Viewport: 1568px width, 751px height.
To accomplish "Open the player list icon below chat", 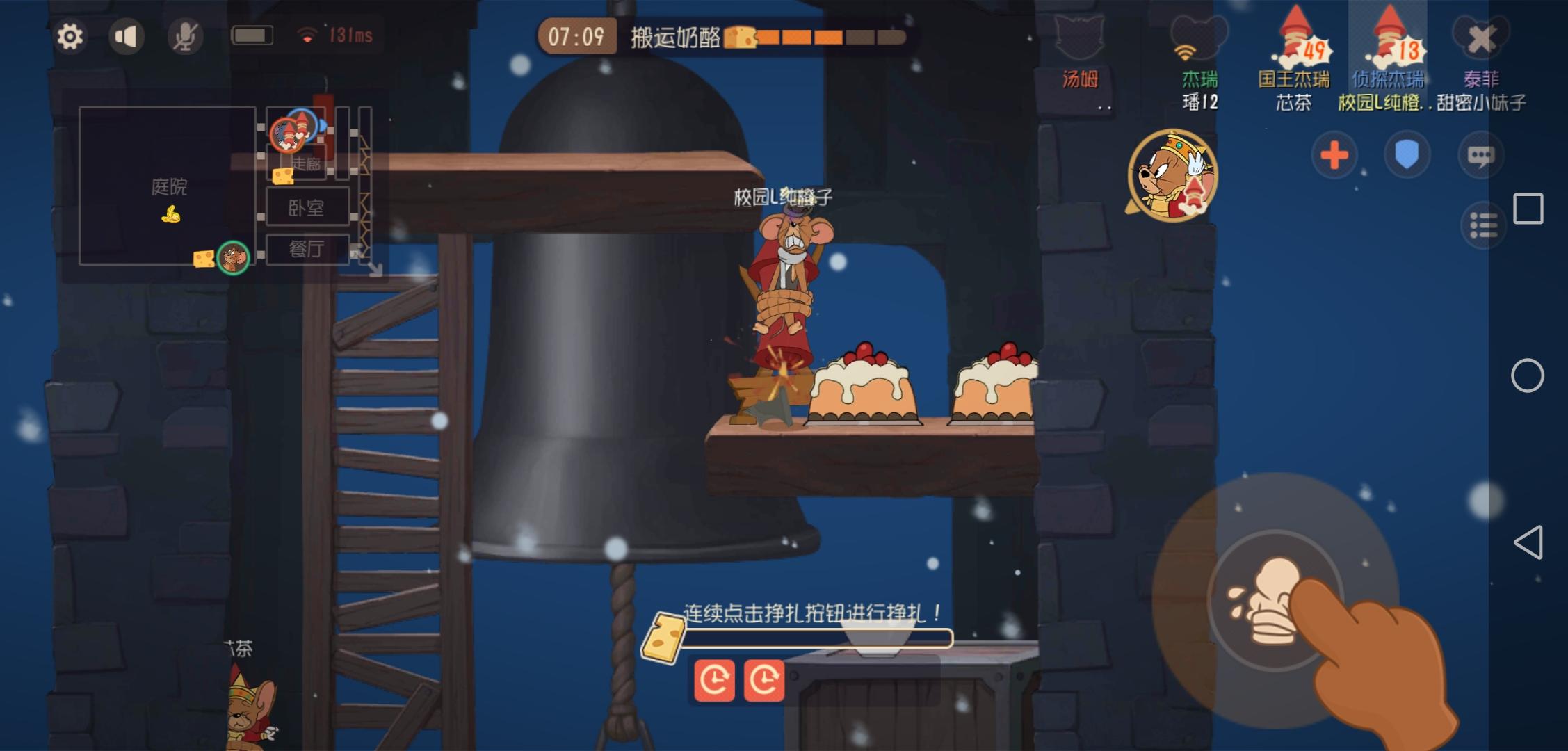I will [x=1482, y=225].
